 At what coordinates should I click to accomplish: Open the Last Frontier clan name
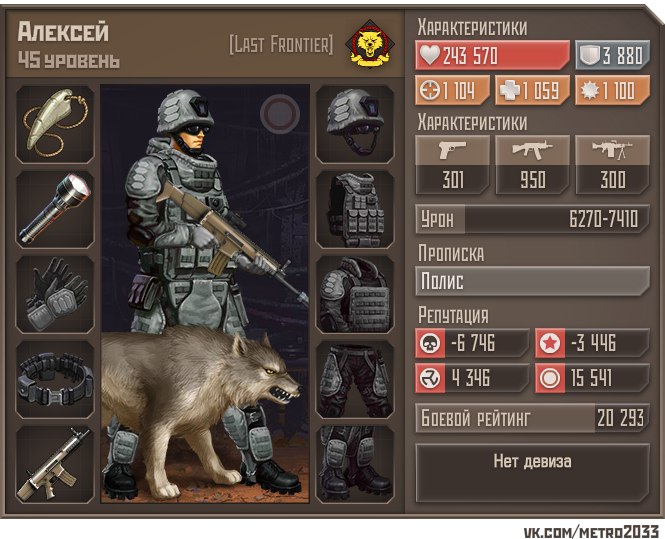click(x=281, y=45)
